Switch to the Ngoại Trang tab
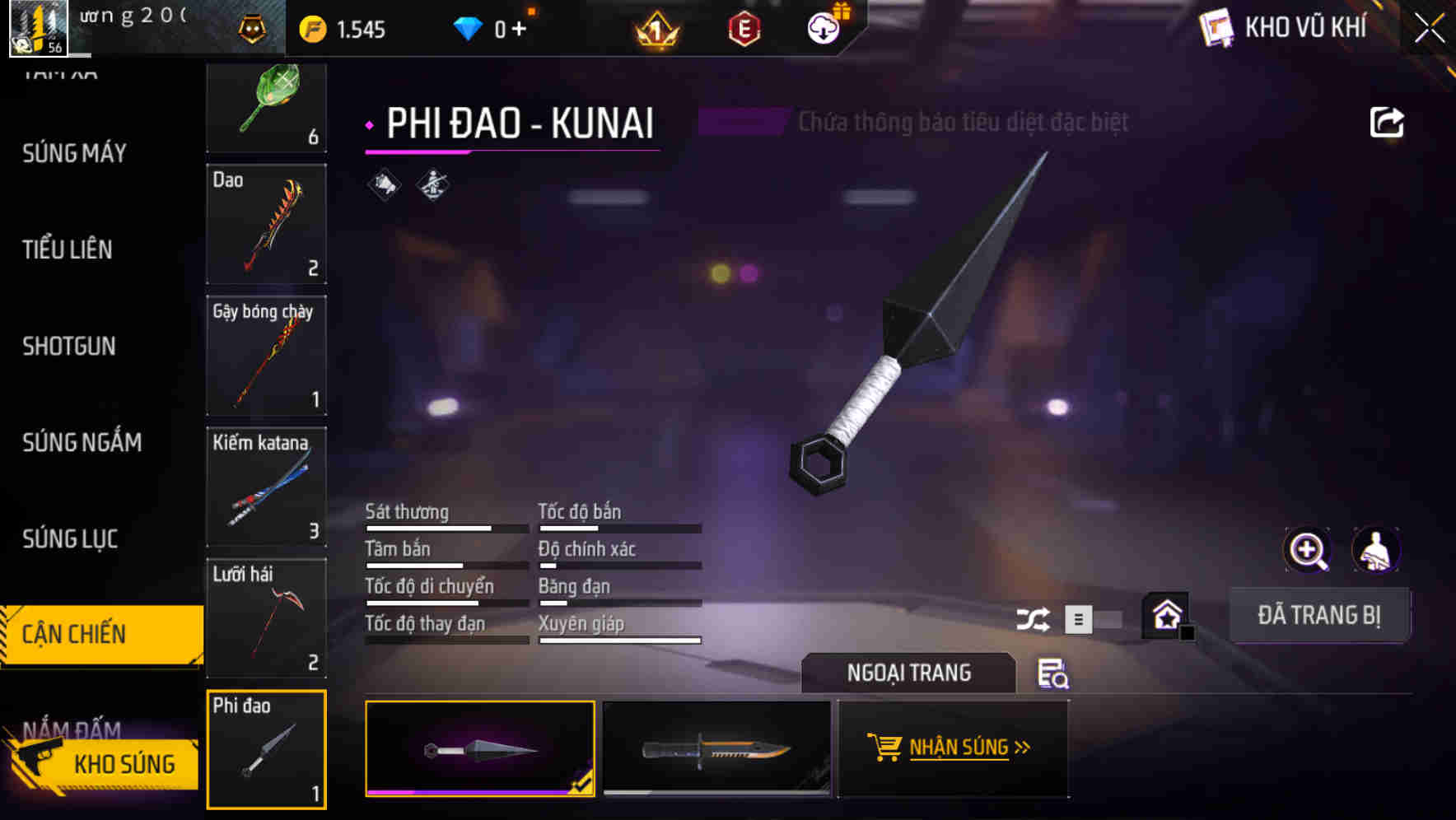1456x820 pixels. 908,673
